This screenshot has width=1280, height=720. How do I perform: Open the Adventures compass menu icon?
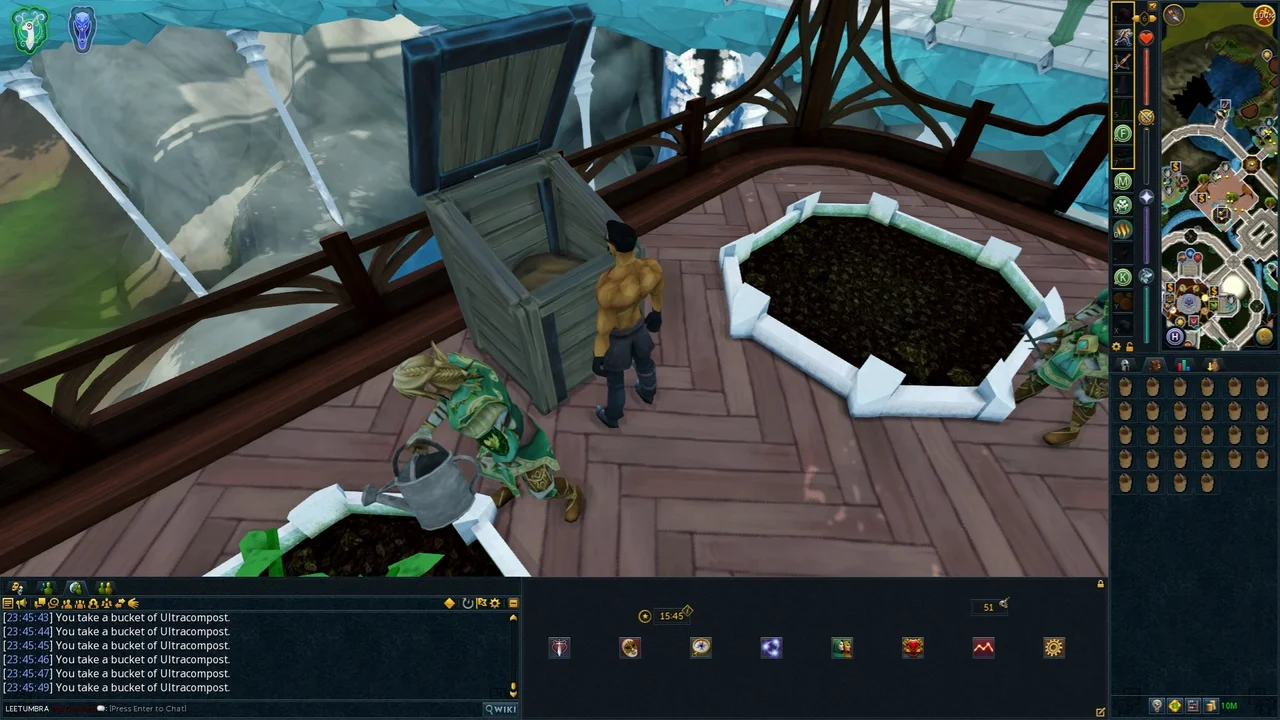[x=701, y=648]
